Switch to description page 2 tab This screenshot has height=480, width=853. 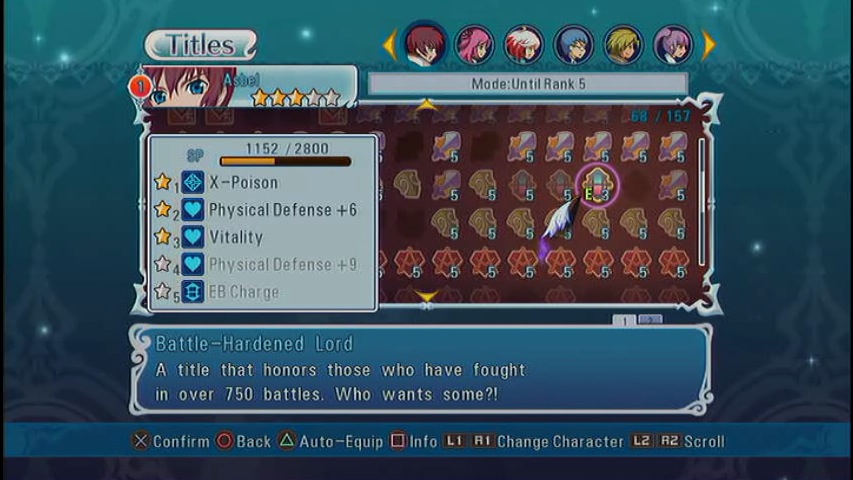650,320
